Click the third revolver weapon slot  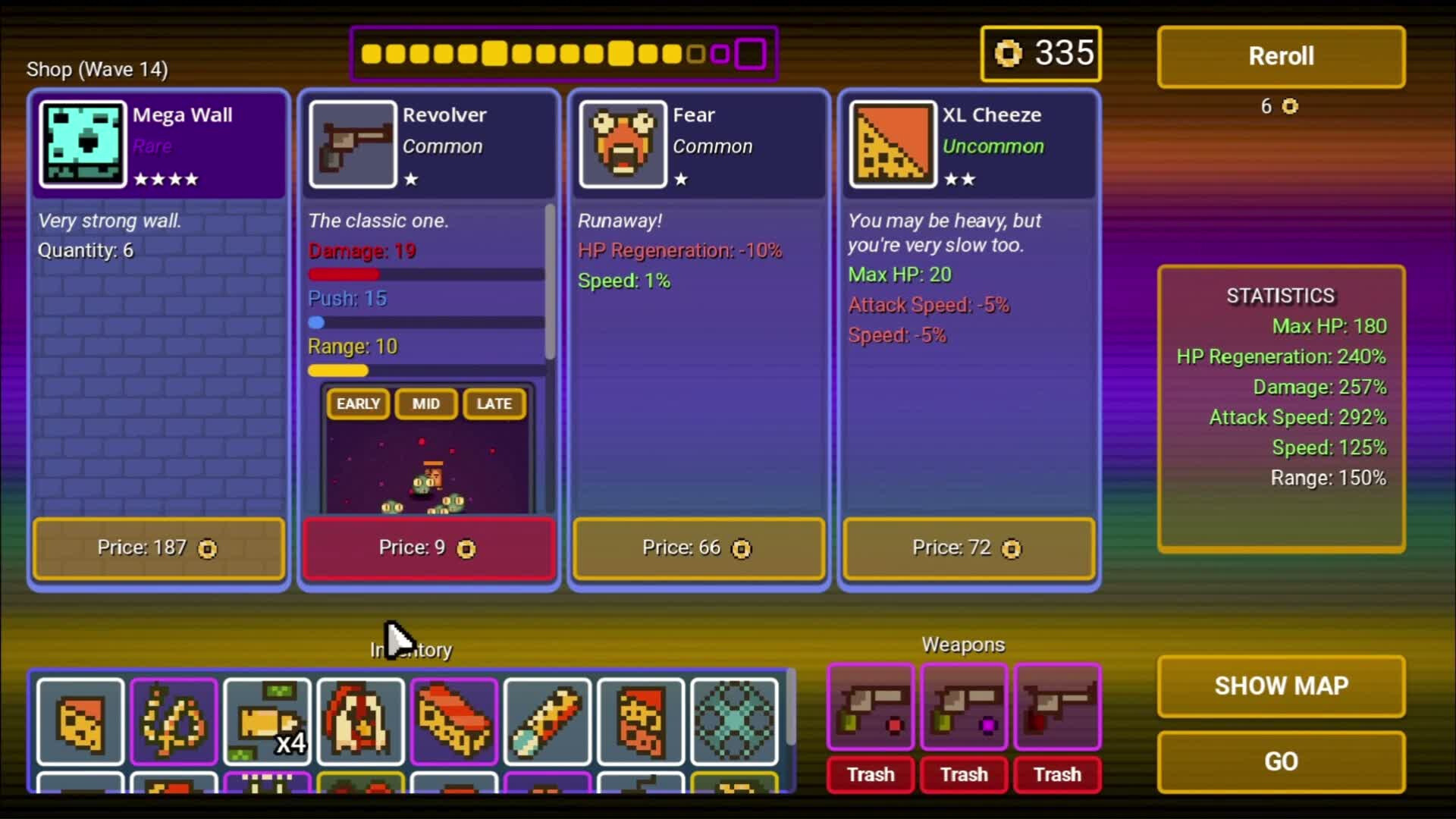[1057, 707]
